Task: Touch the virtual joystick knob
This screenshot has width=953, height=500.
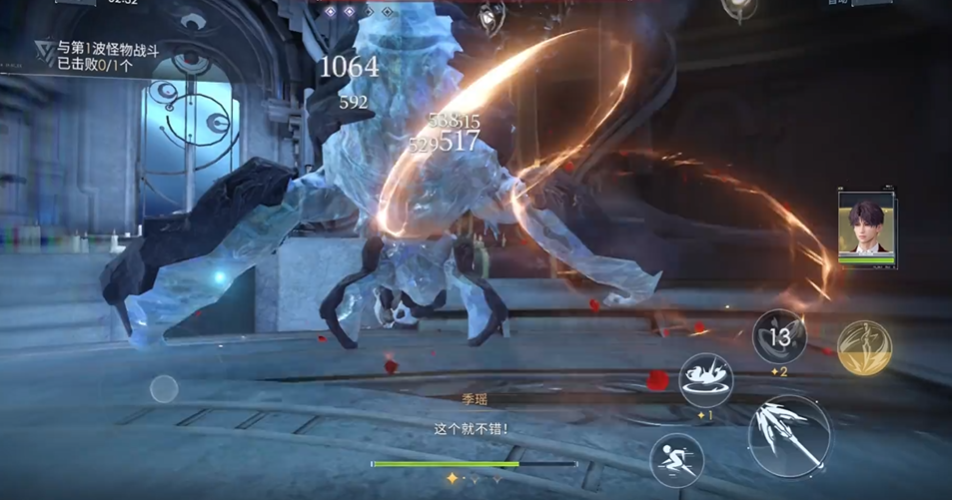Action: click(164, 389)
